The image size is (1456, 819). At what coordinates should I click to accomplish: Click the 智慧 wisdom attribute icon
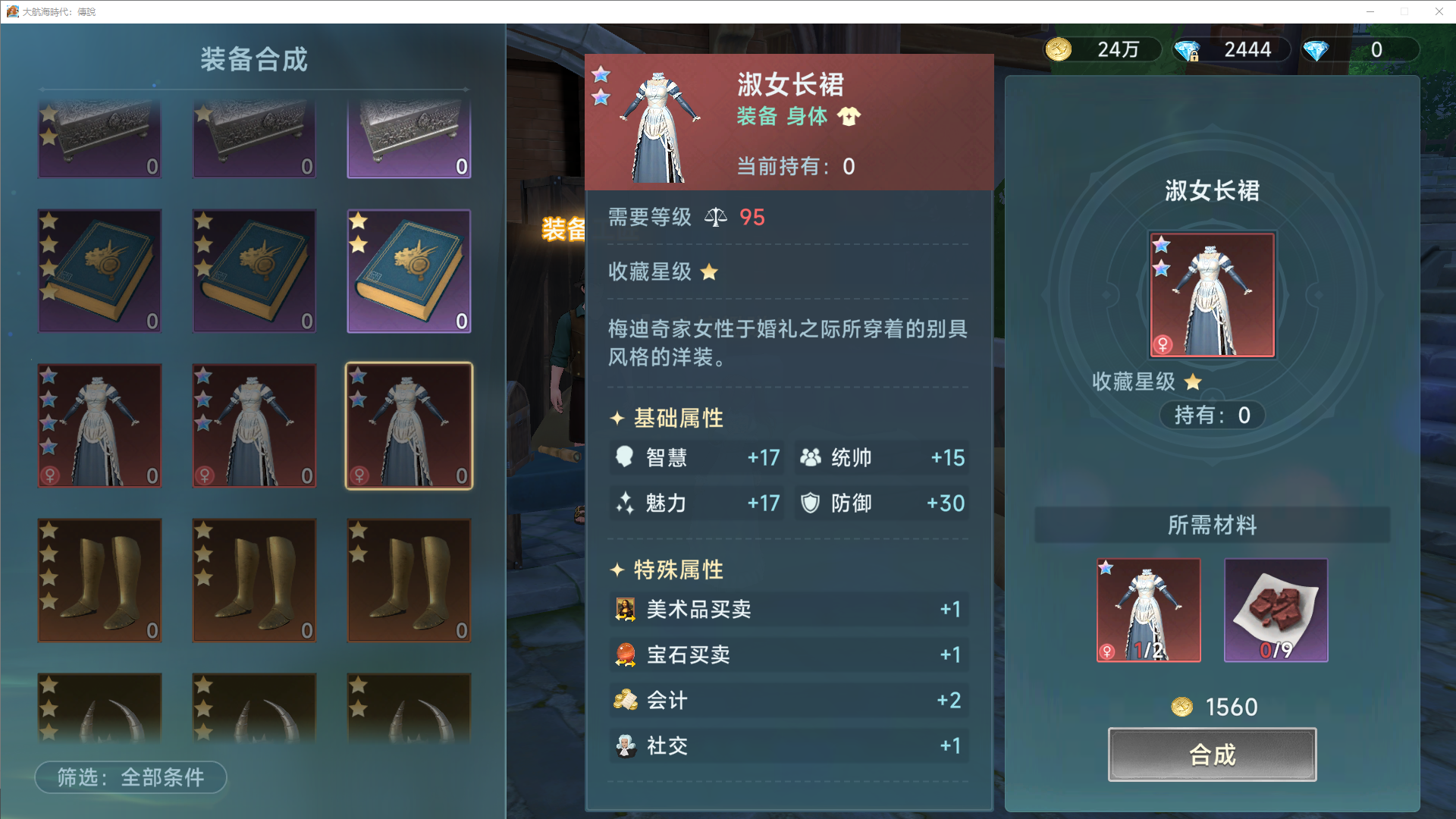[x=624, y=457]
